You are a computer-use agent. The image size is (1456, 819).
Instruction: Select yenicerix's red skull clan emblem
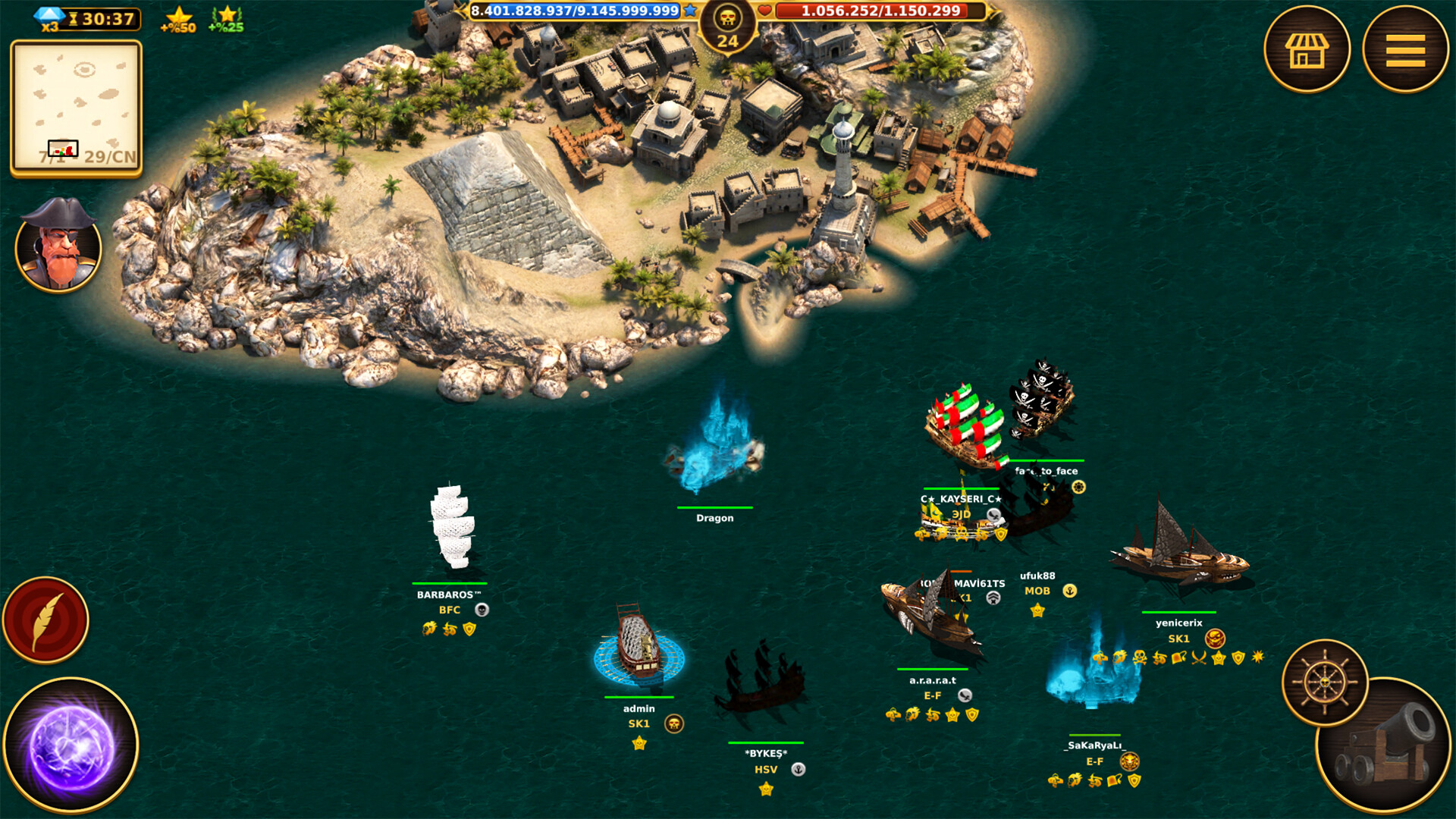pos(1214,638)
